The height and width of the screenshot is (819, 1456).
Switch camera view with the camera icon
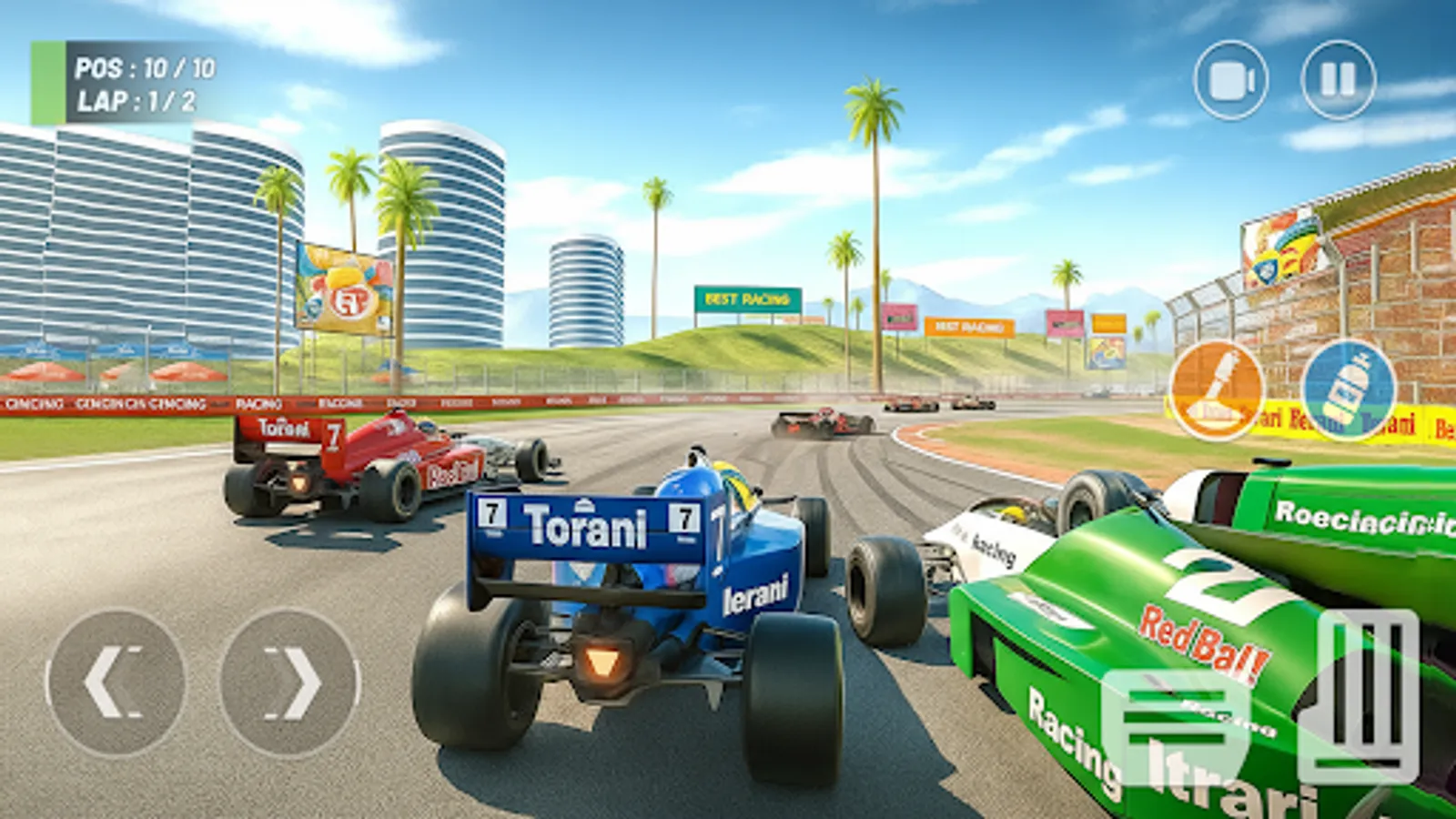pyautogui.click(x=1230, y=80)
